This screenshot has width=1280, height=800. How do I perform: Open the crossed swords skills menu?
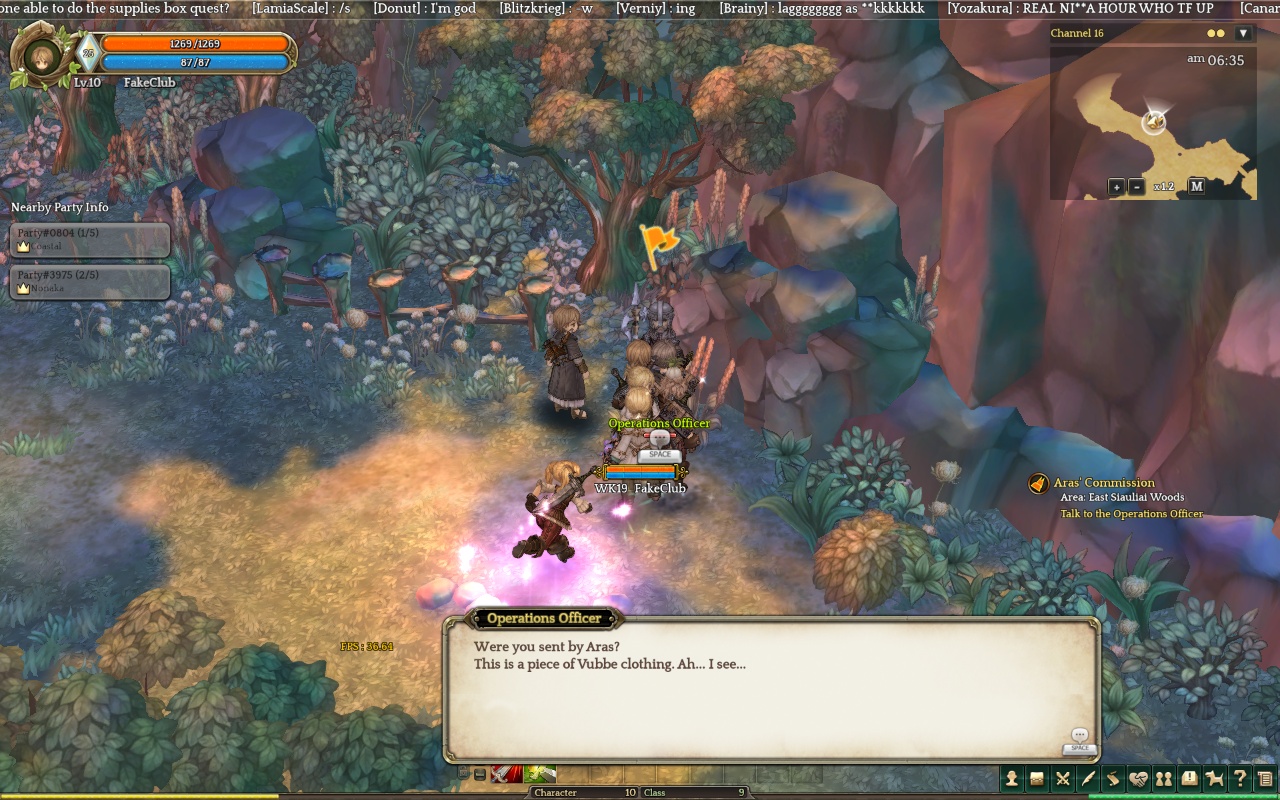[1062, 778]
